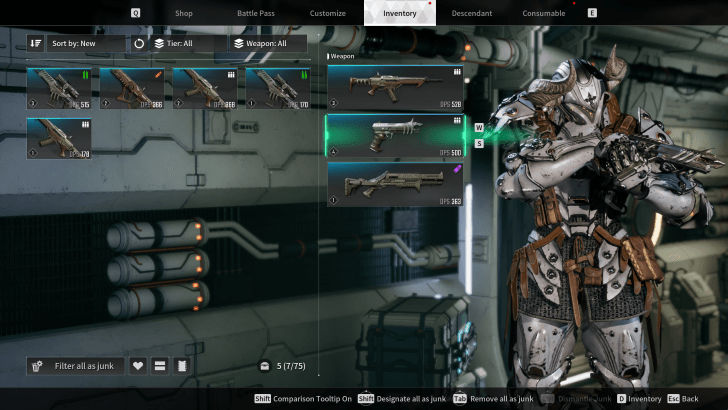Click the circular reset filter icon
Viewport: 728px width, 410px height.
tap(139, 44)
